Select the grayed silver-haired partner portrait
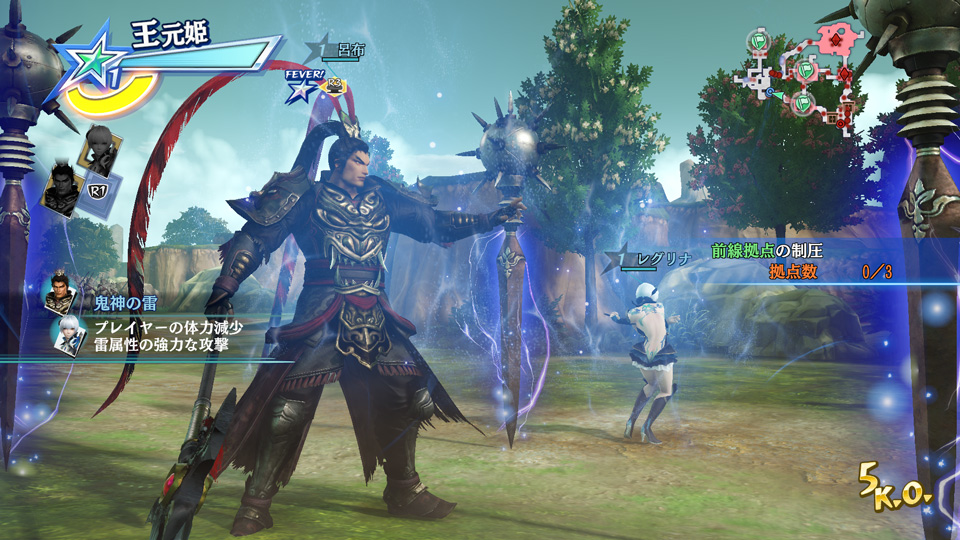 (x=98, y=148)
